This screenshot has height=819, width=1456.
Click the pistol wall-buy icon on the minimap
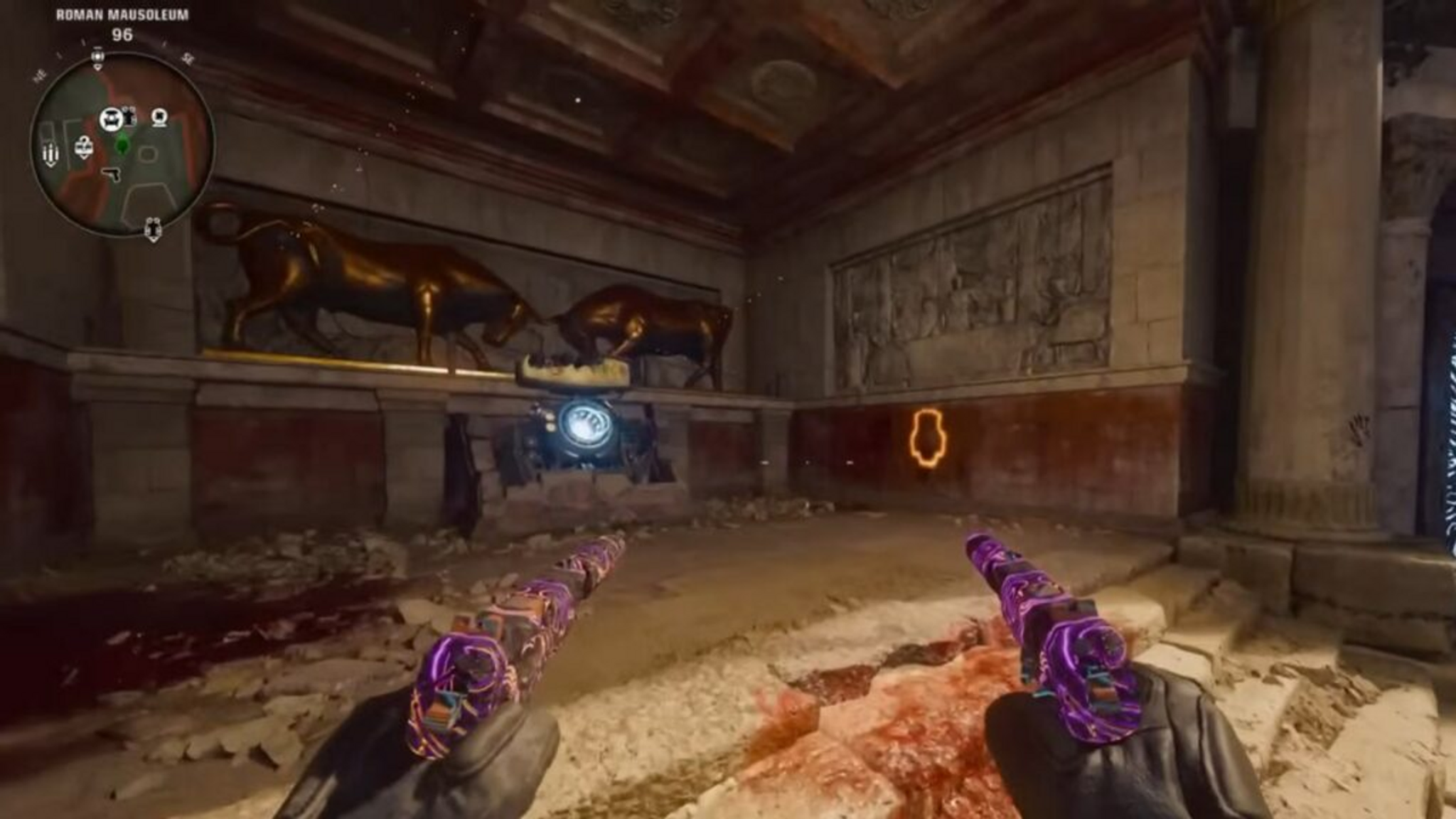click(112, 175)
